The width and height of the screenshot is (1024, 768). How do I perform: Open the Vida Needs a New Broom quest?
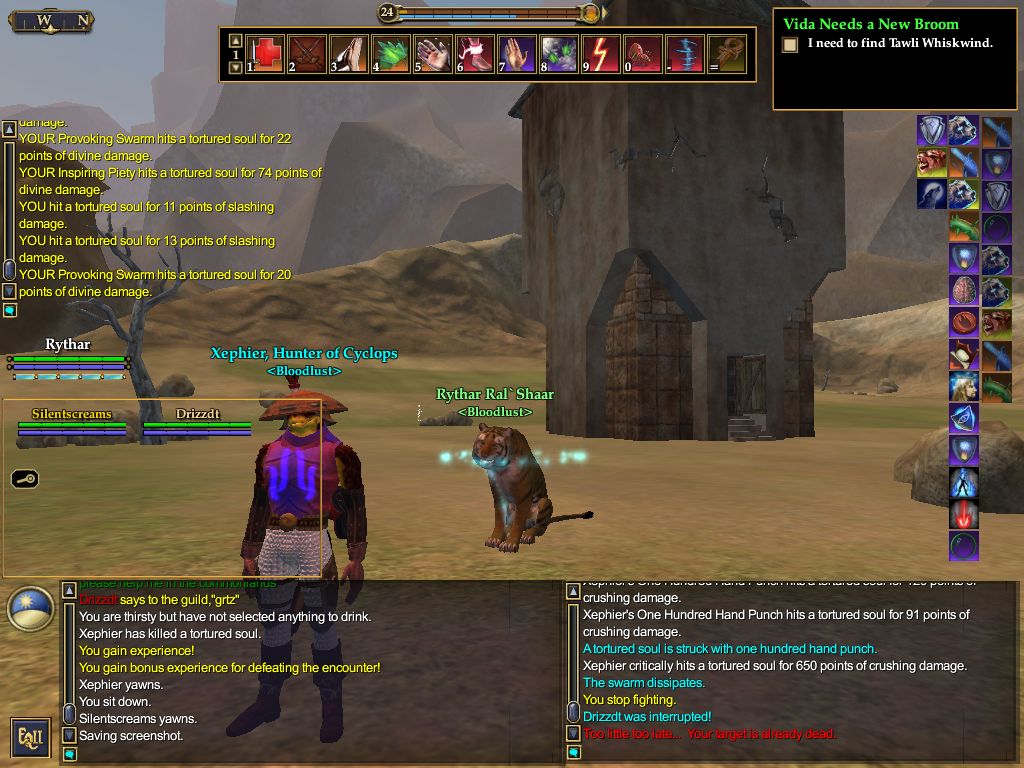pyautogui.click(x=870, y=24)
